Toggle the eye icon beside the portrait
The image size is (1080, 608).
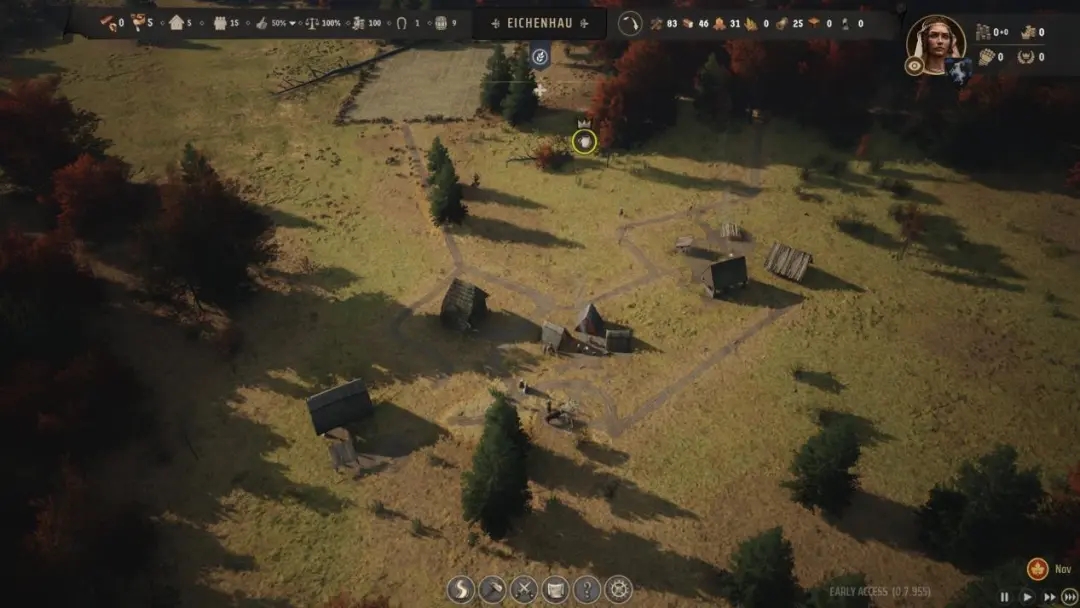(x=914, y=66)
